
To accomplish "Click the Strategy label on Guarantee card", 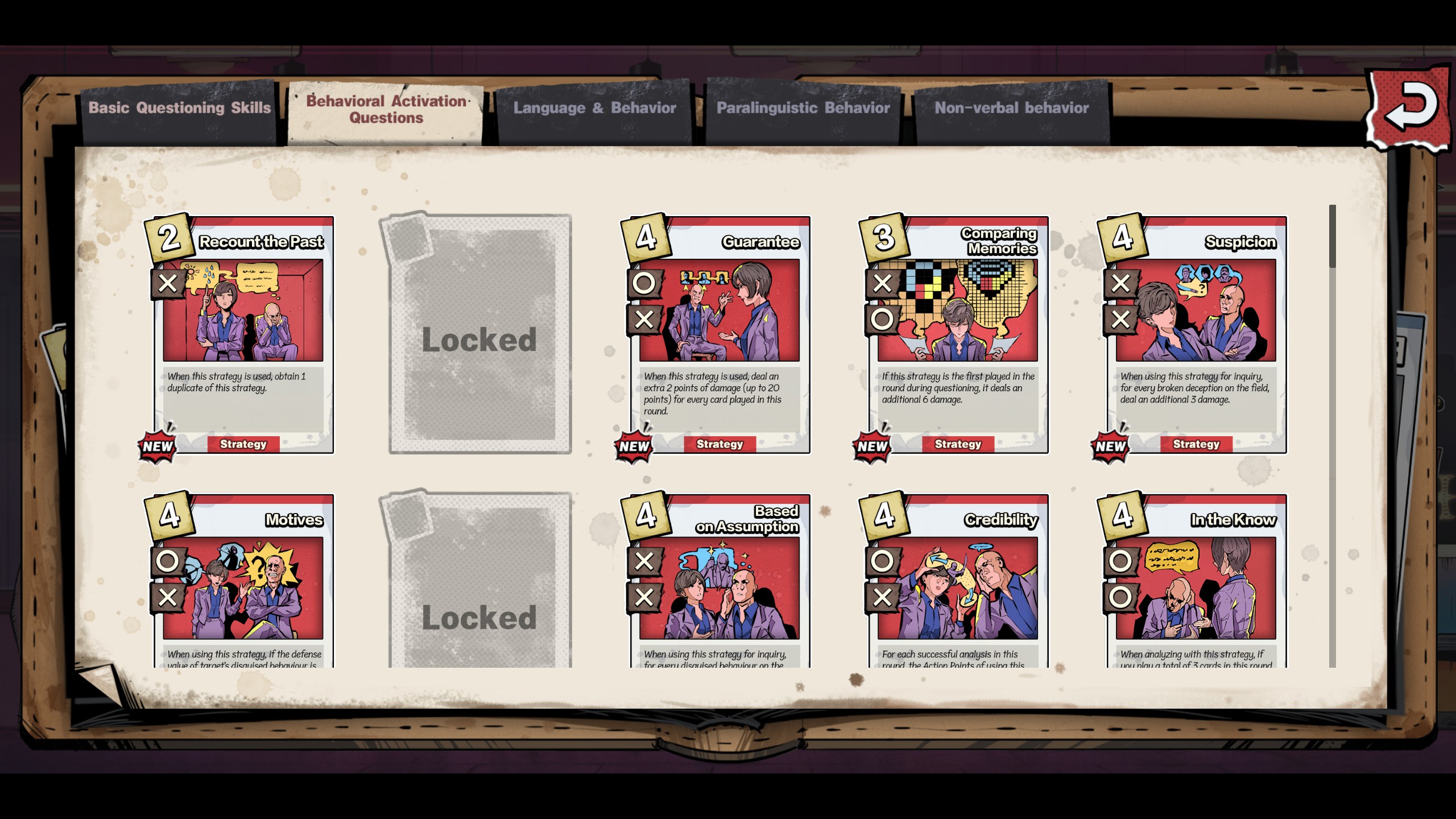I will pyautogui.click(x=721, y=444).
